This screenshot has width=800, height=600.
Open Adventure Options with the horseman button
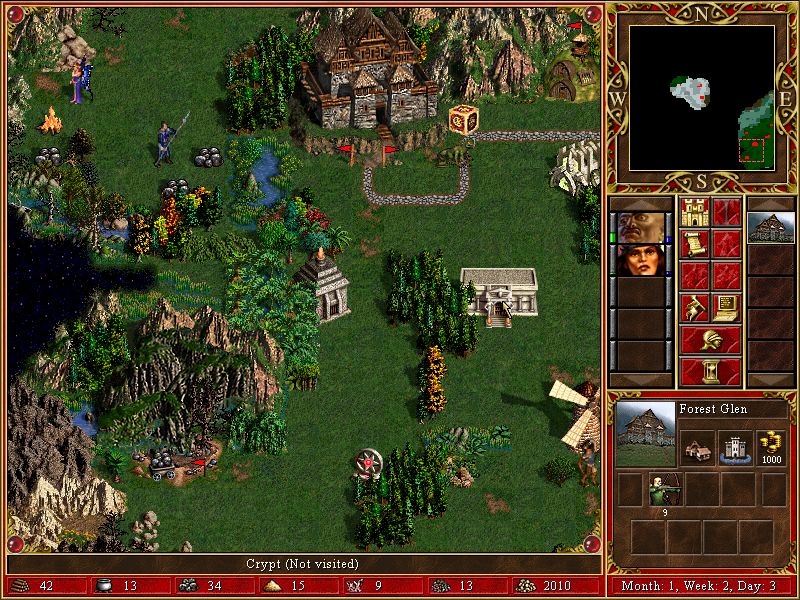click(x=694, y=305)
